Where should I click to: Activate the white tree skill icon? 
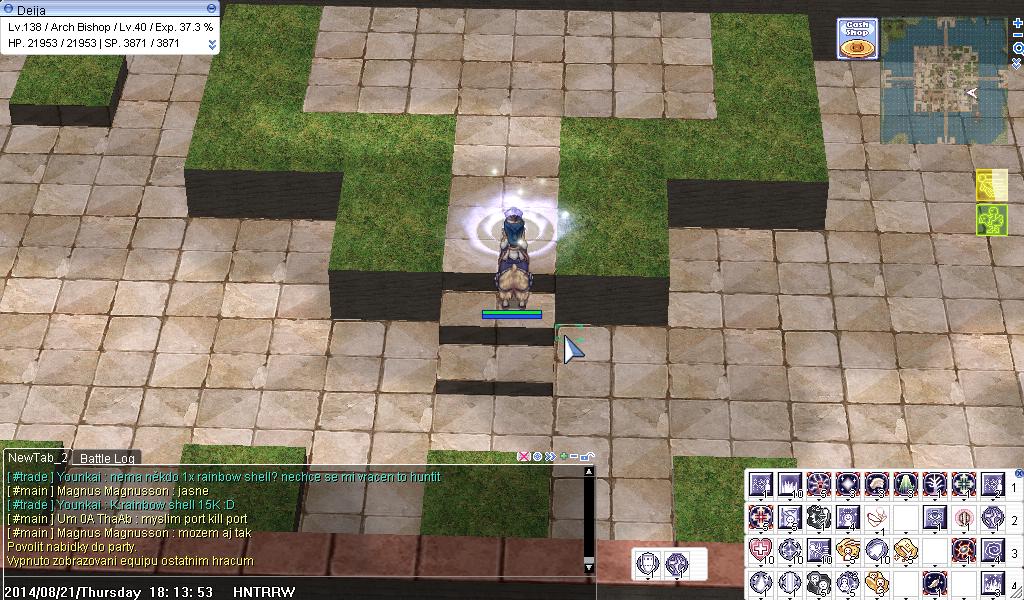click(935, 486)
